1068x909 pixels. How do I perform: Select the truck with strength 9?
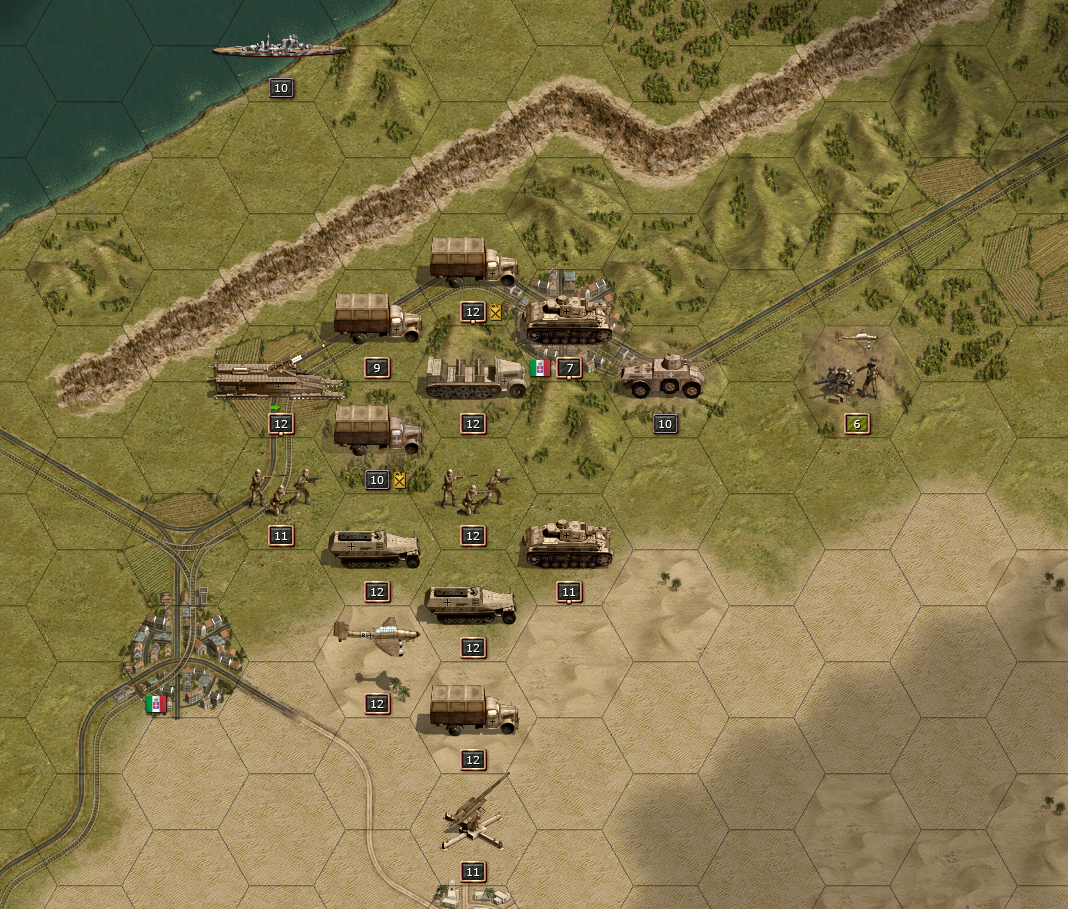point(377,318)
